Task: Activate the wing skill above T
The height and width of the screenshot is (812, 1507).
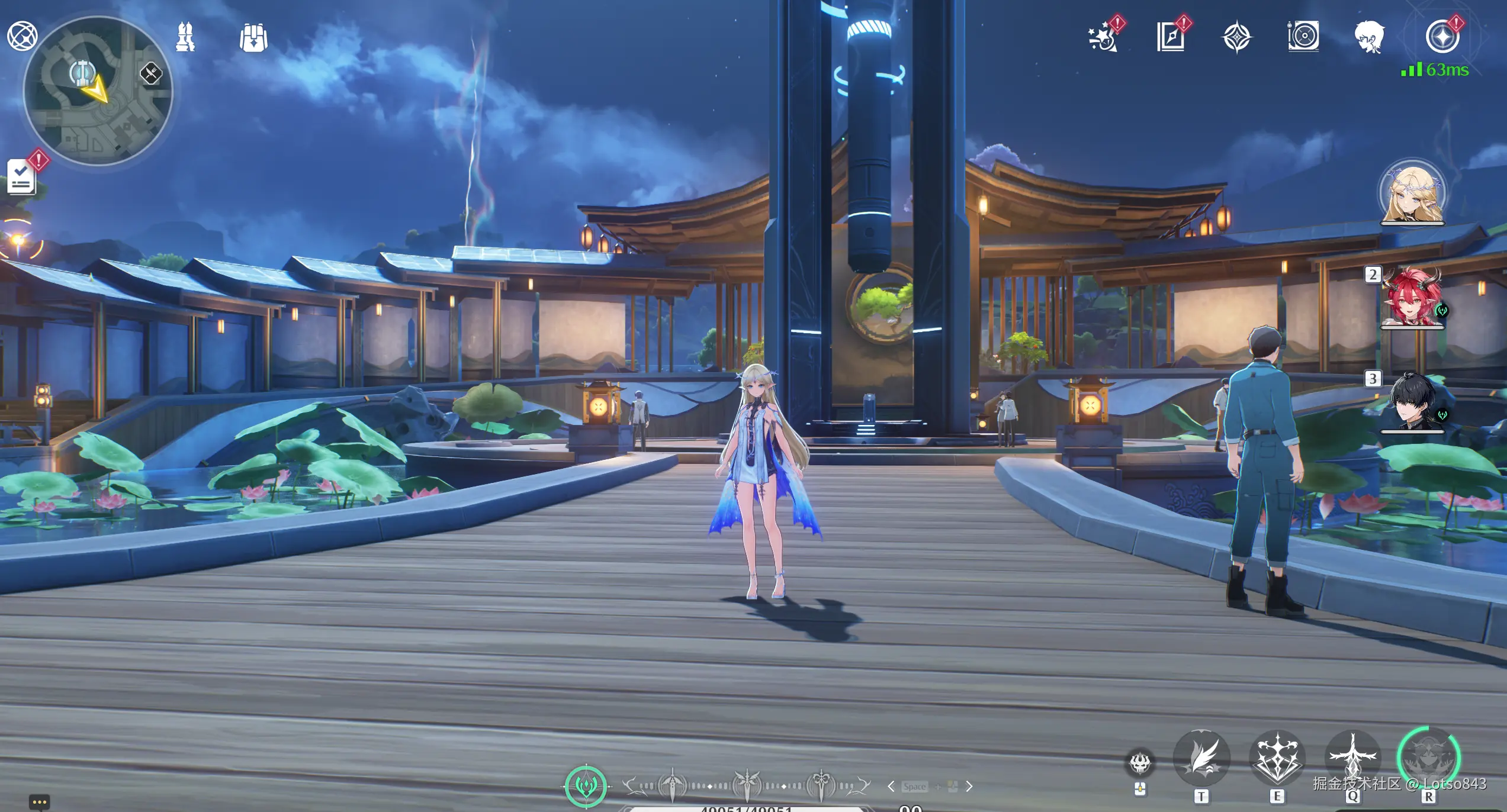Action: point(1201,758)
